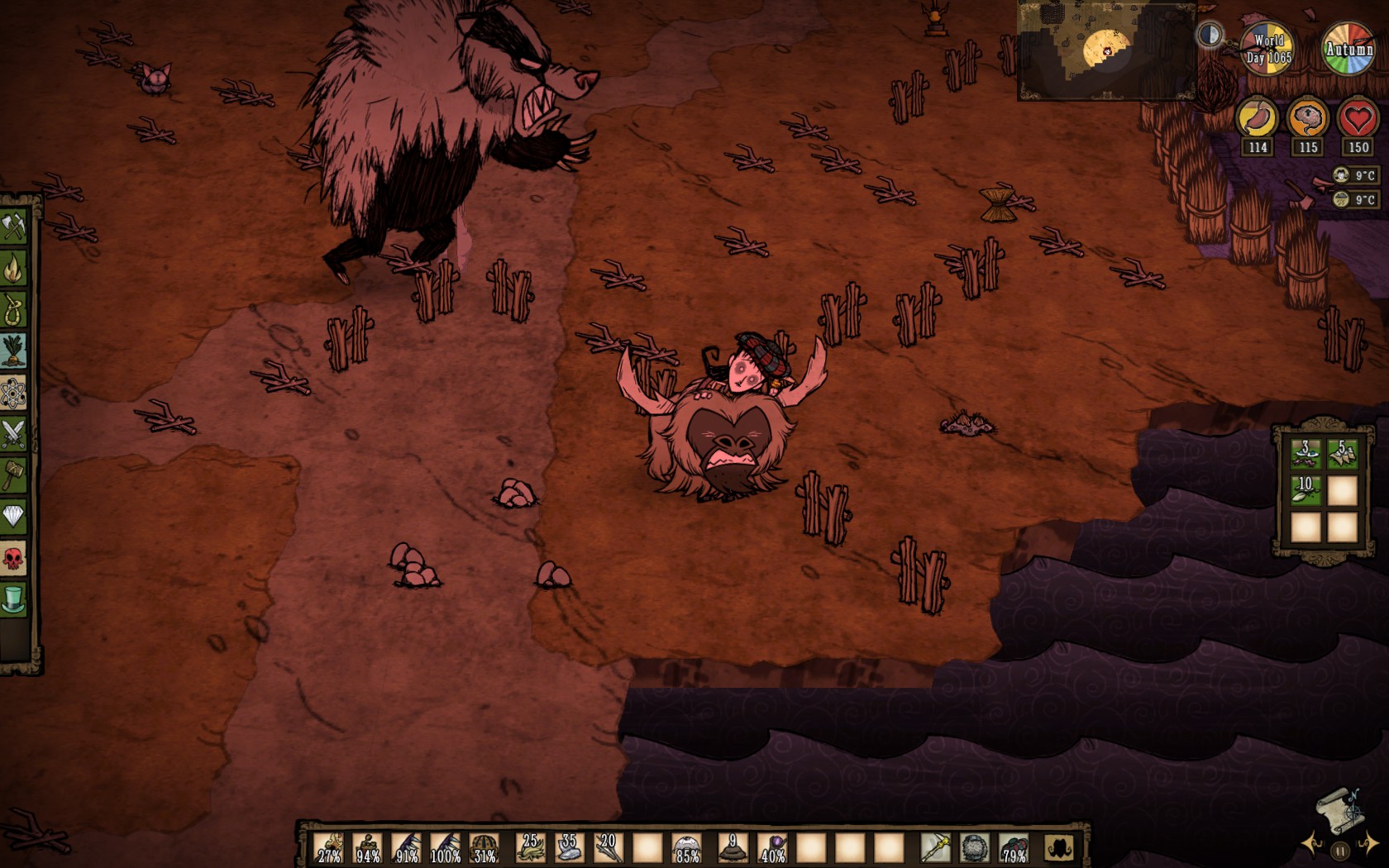Select the equipped golden pickaxe slot
Screen dimensions: 1389x868
[x=935, y=847]
